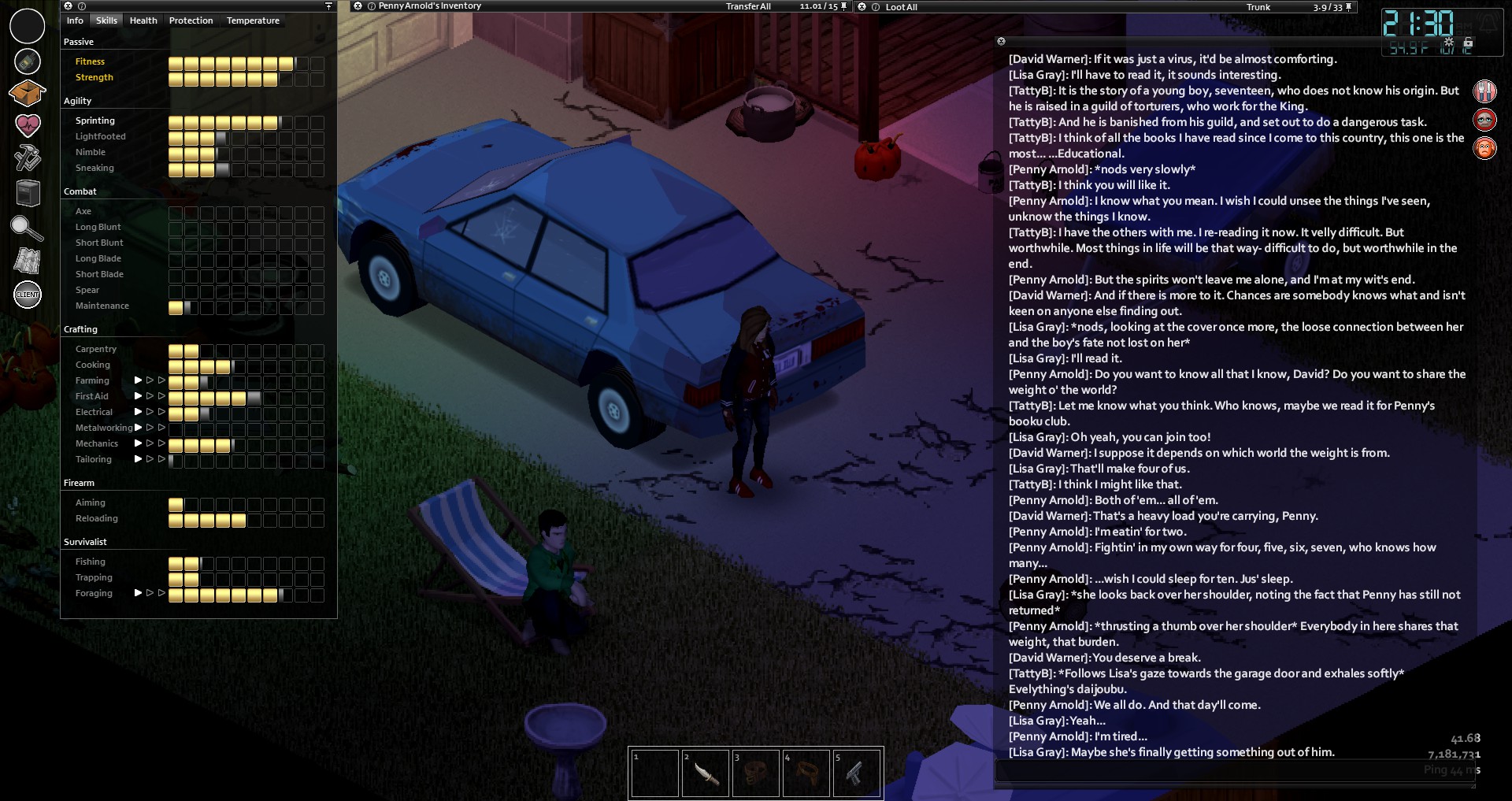
Task: Open crafting with the hammer icon
Action: (x=27, y=158)
